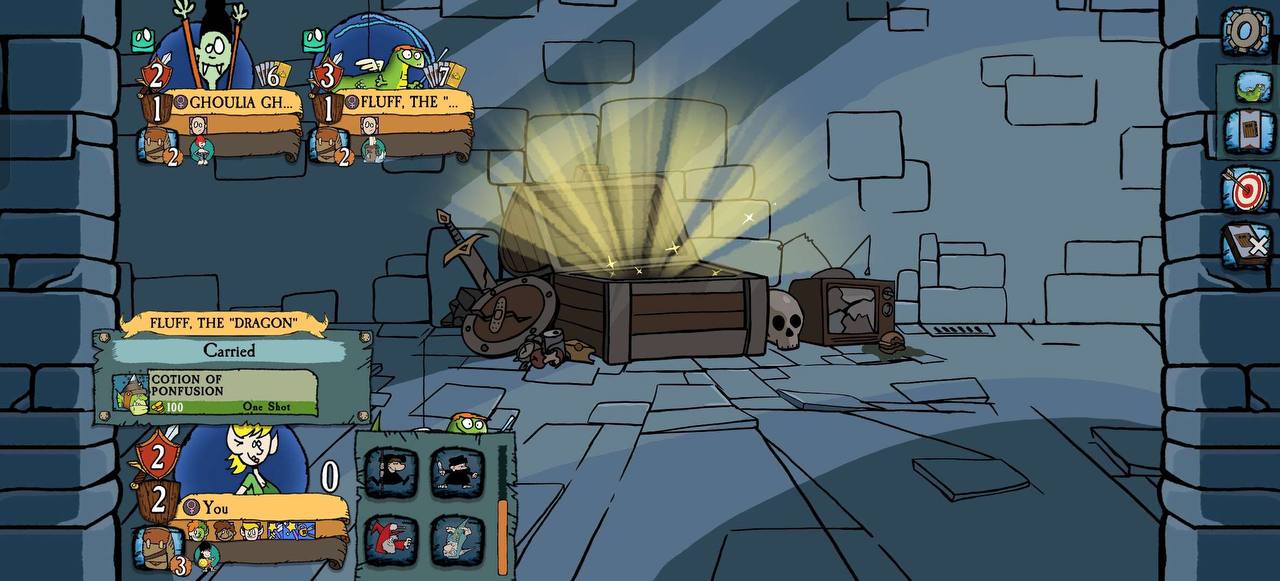1280x581 pixels.
Task: Open the gear settings menu
Action: click(x=1245, y=31)
